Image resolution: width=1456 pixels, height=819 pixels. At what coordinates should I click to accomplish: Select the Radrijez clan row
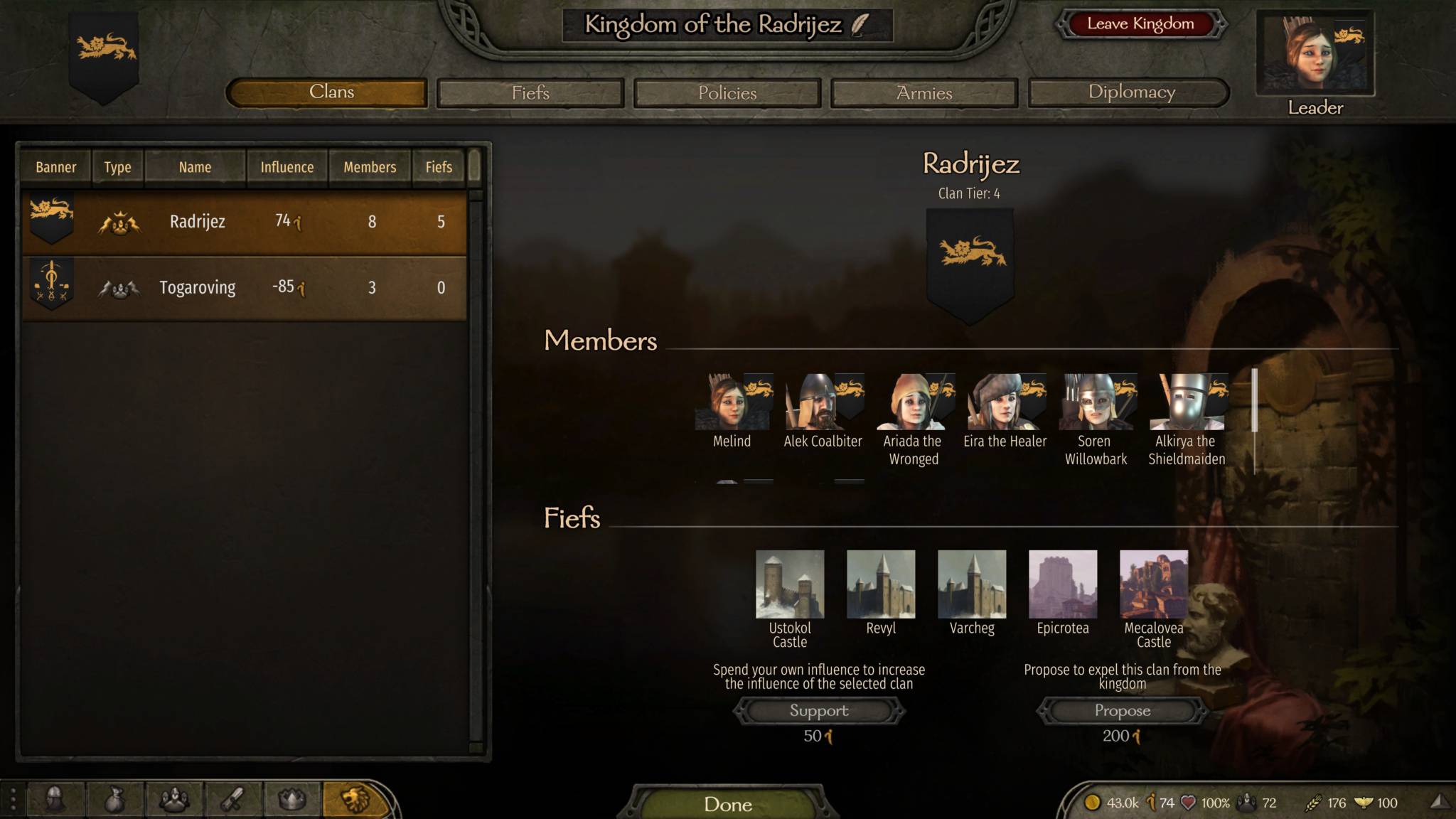pyautogui.click(x=245, y=222)
